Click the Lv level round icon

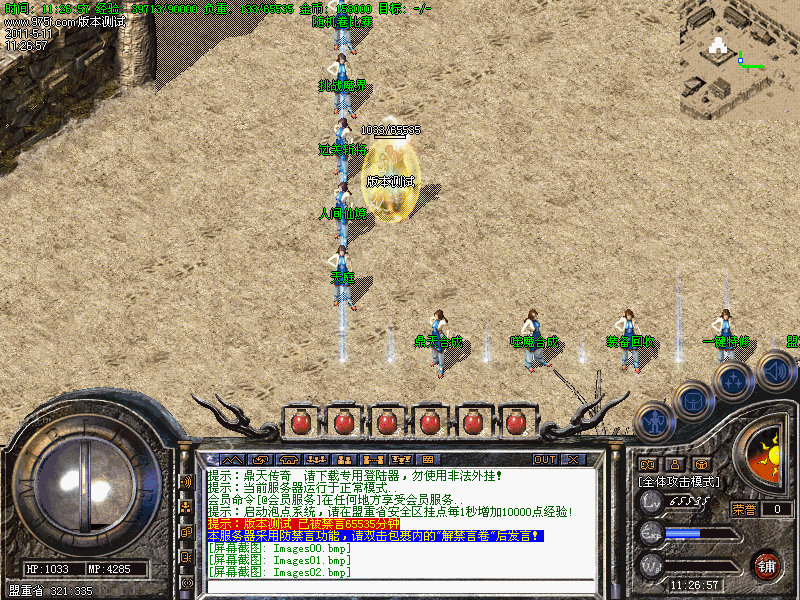click(652, 501)
